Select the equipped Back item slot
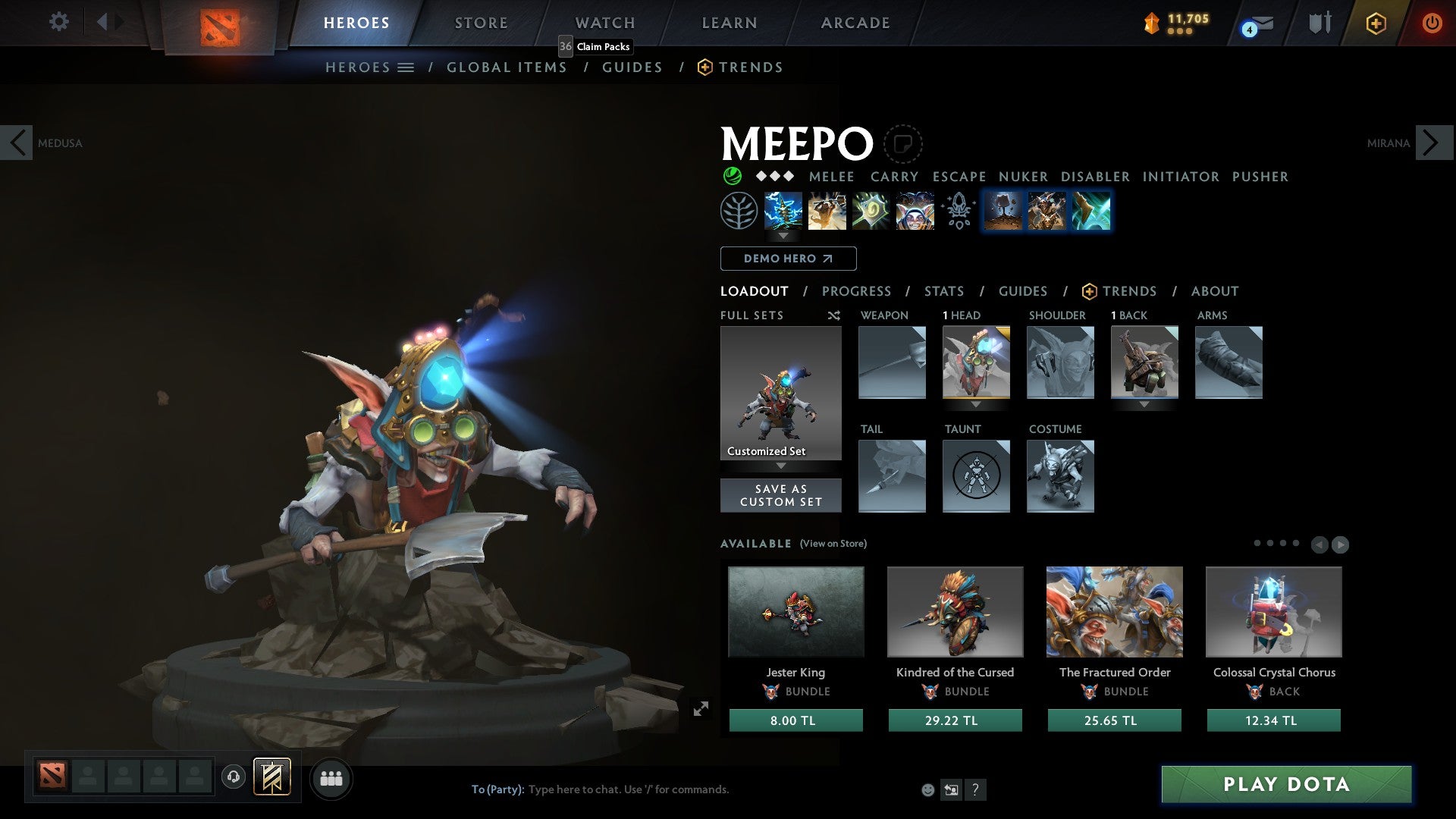 coord(1144,362)
